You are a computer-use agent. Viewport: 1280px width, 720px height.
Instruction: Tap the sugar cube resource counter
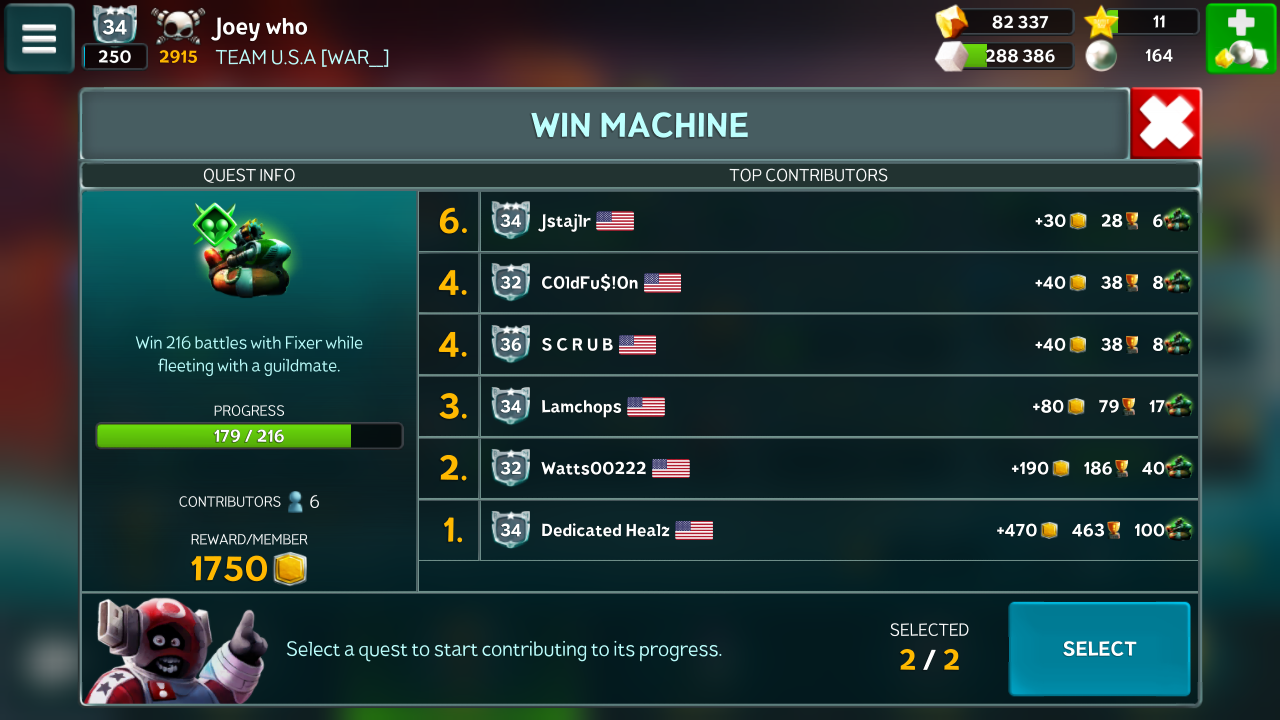pyautogui.click(x=1005, y=56)
